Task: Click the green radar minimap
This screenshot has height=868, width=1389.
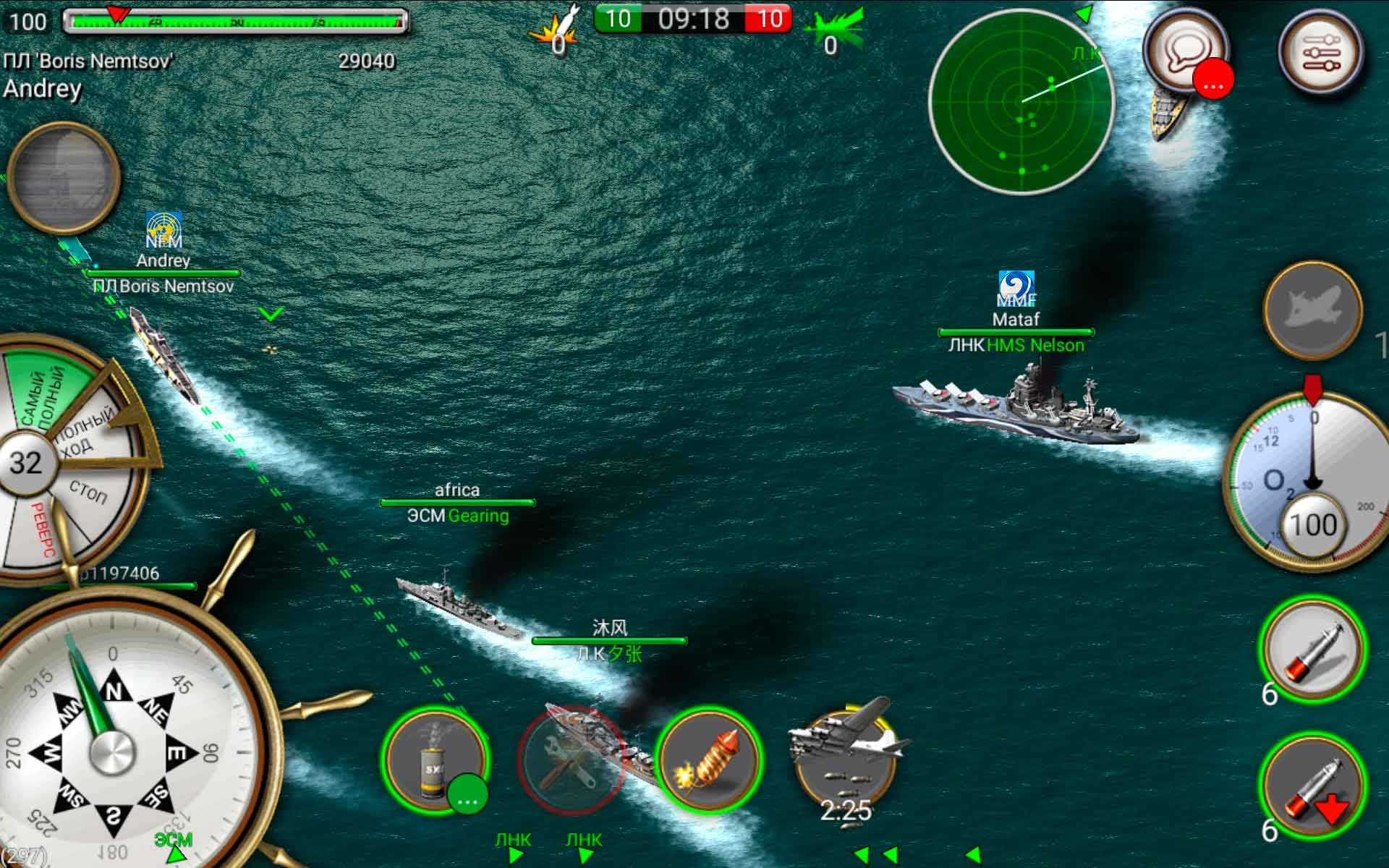Action: click(x=1021, y=103)
